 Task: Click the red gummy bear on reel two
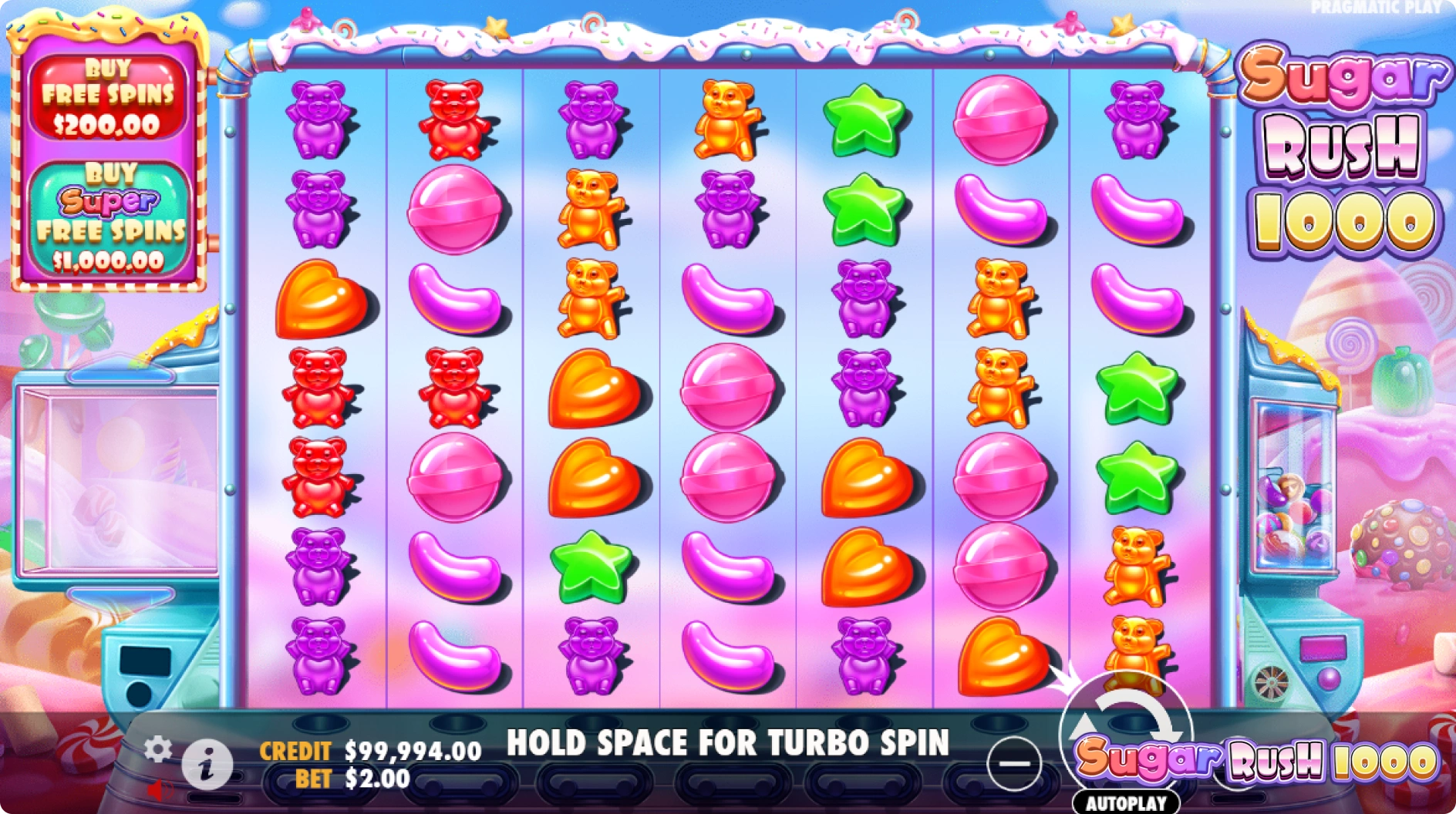[455, 117]
